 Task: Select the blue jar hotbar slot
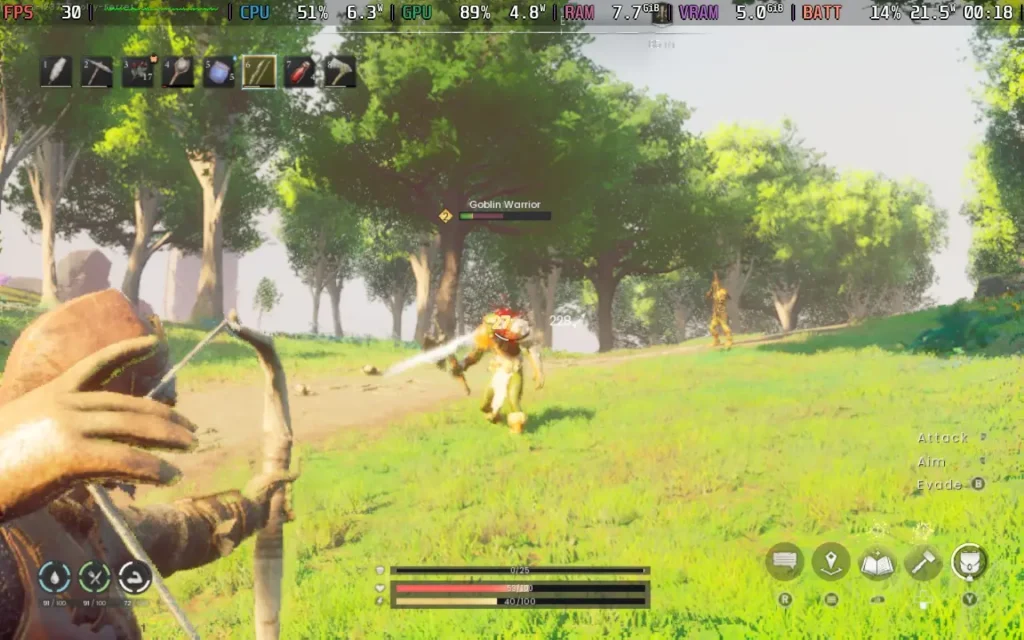coord(219,71)
